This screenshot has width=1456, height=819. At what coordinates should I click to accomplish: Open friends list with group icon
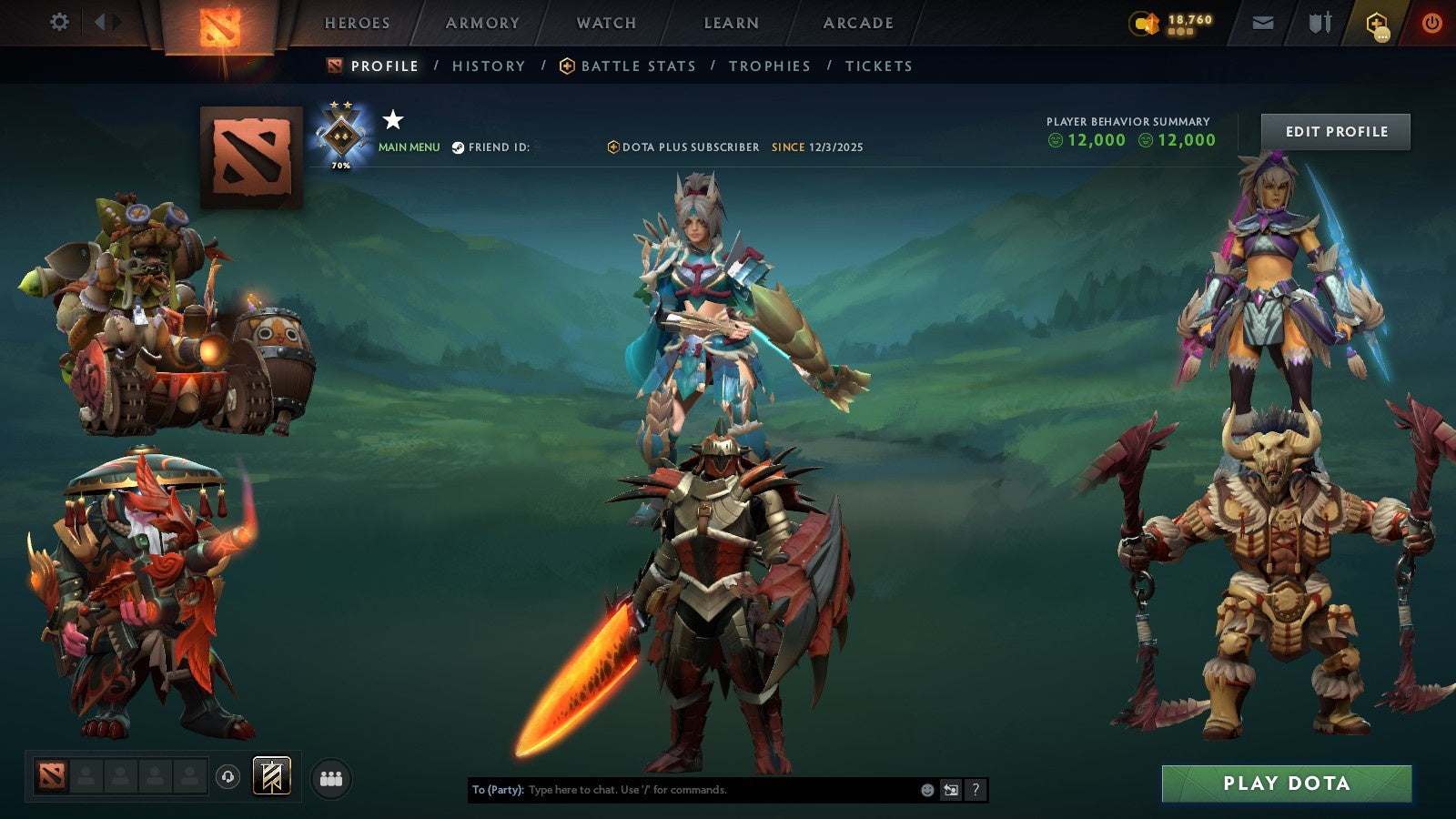(x=331, y=778)
